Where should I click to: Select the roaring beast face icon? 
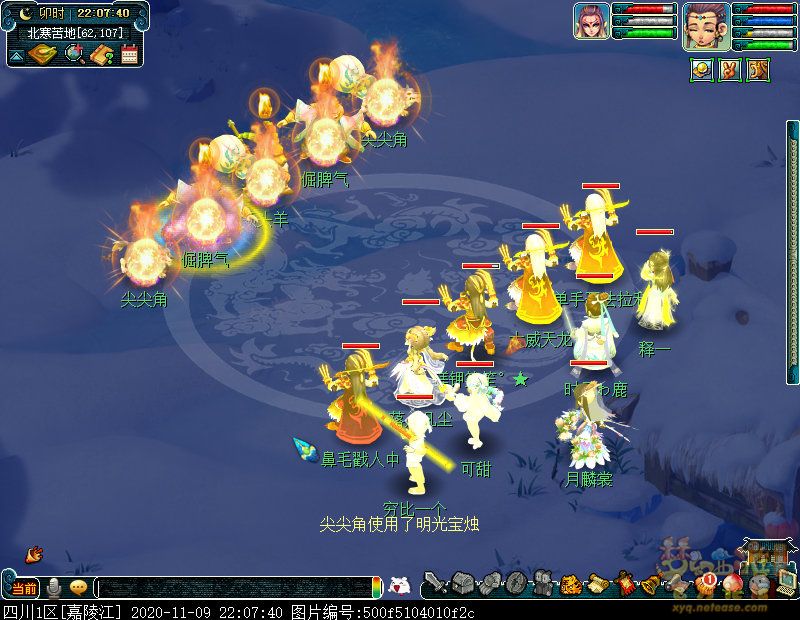tap(758, 71)
